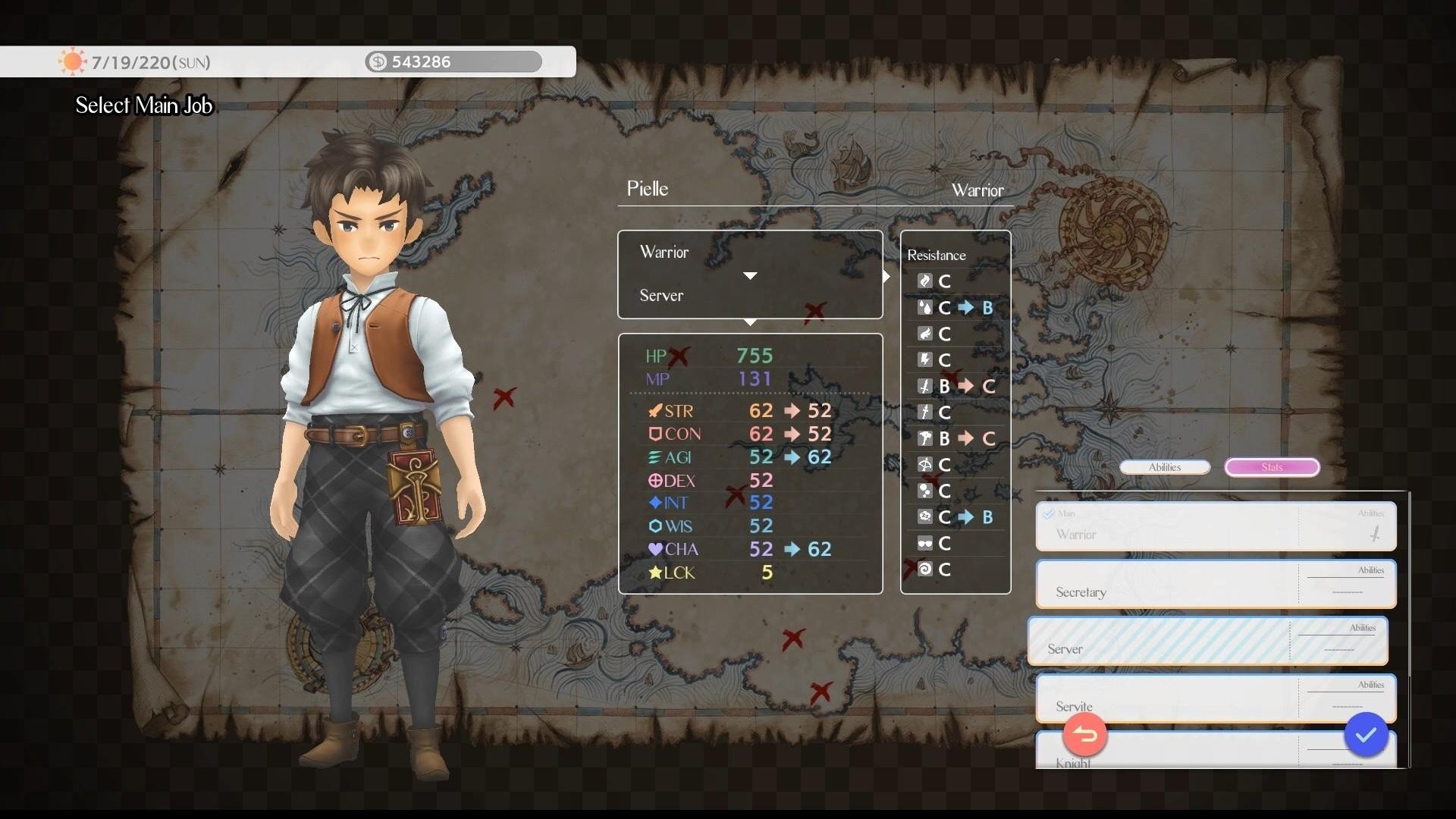Switch to the Abilities tab
Screen dimensions: 1456x819
[x=1165, y=467]
